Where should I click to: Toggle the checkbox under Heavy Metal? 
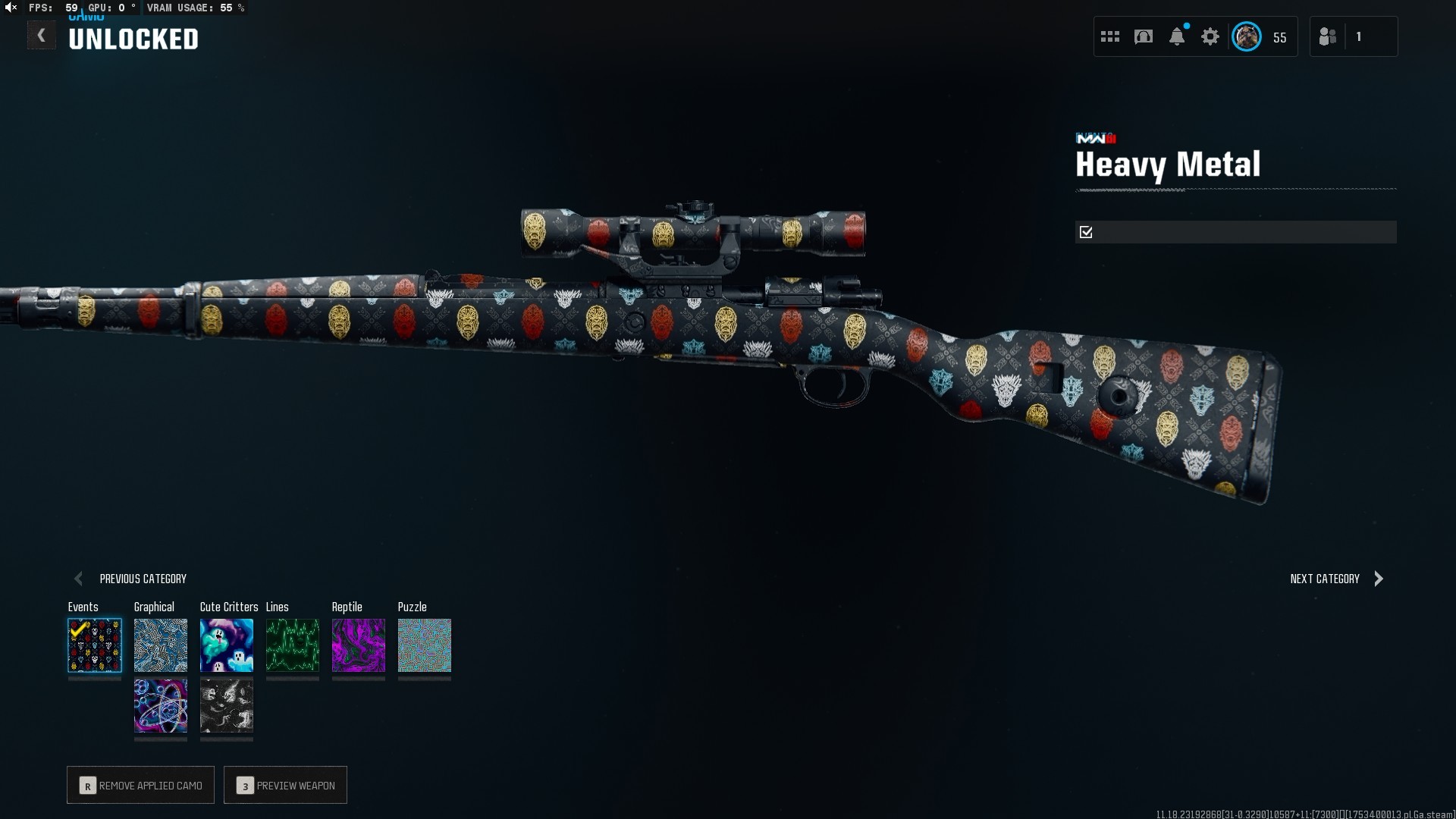tap(1086, 232)
